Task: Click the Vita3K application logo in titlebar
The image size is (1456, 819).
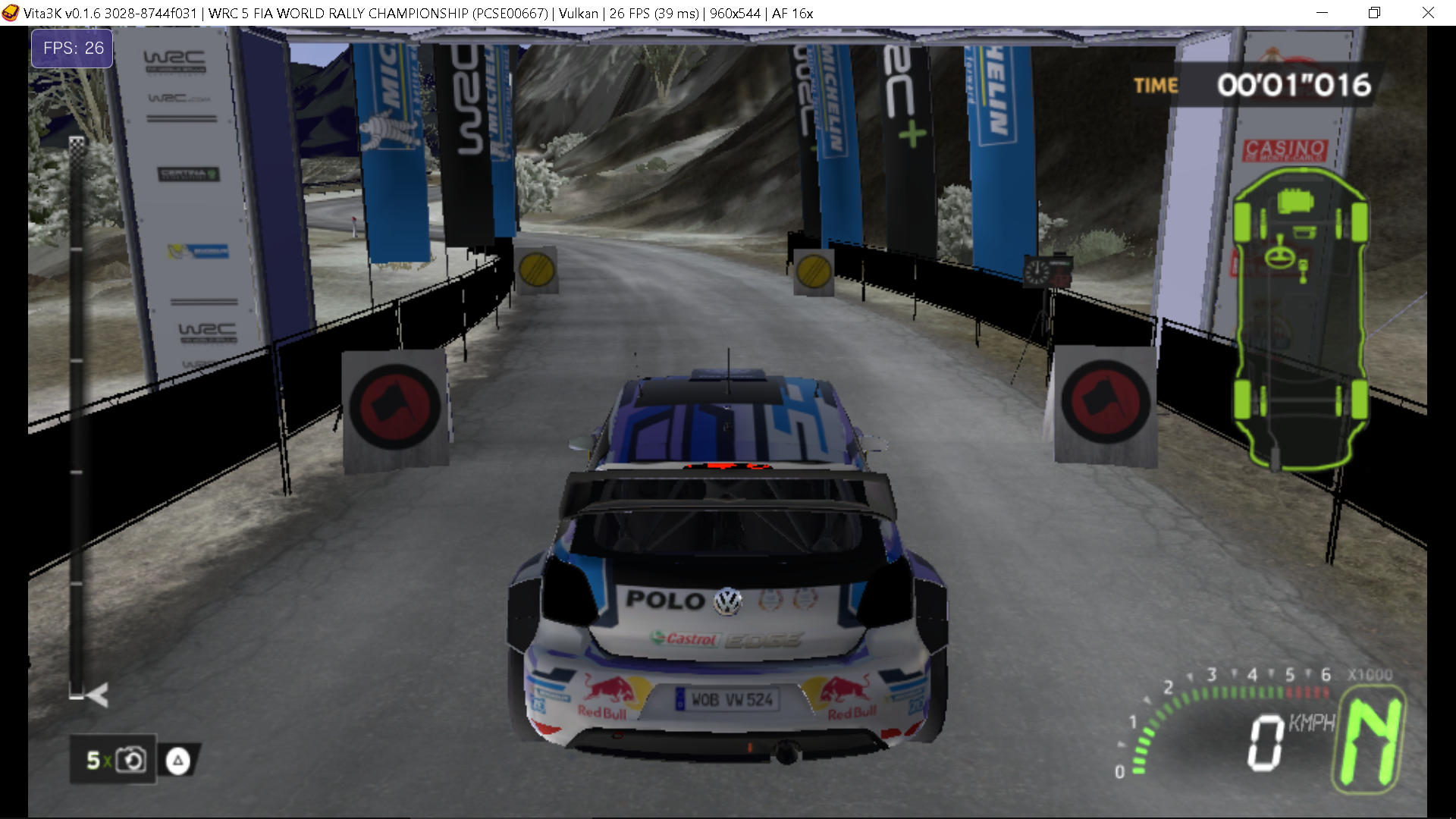Action: (11, 13)
